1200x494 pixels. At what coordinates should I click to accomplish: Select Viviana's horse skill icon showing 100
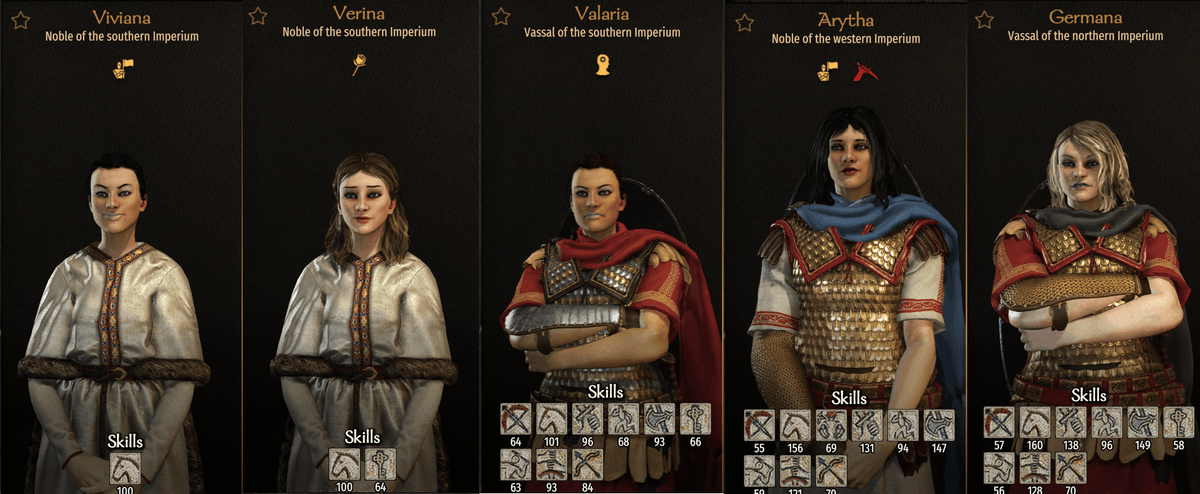coord(122,469)
